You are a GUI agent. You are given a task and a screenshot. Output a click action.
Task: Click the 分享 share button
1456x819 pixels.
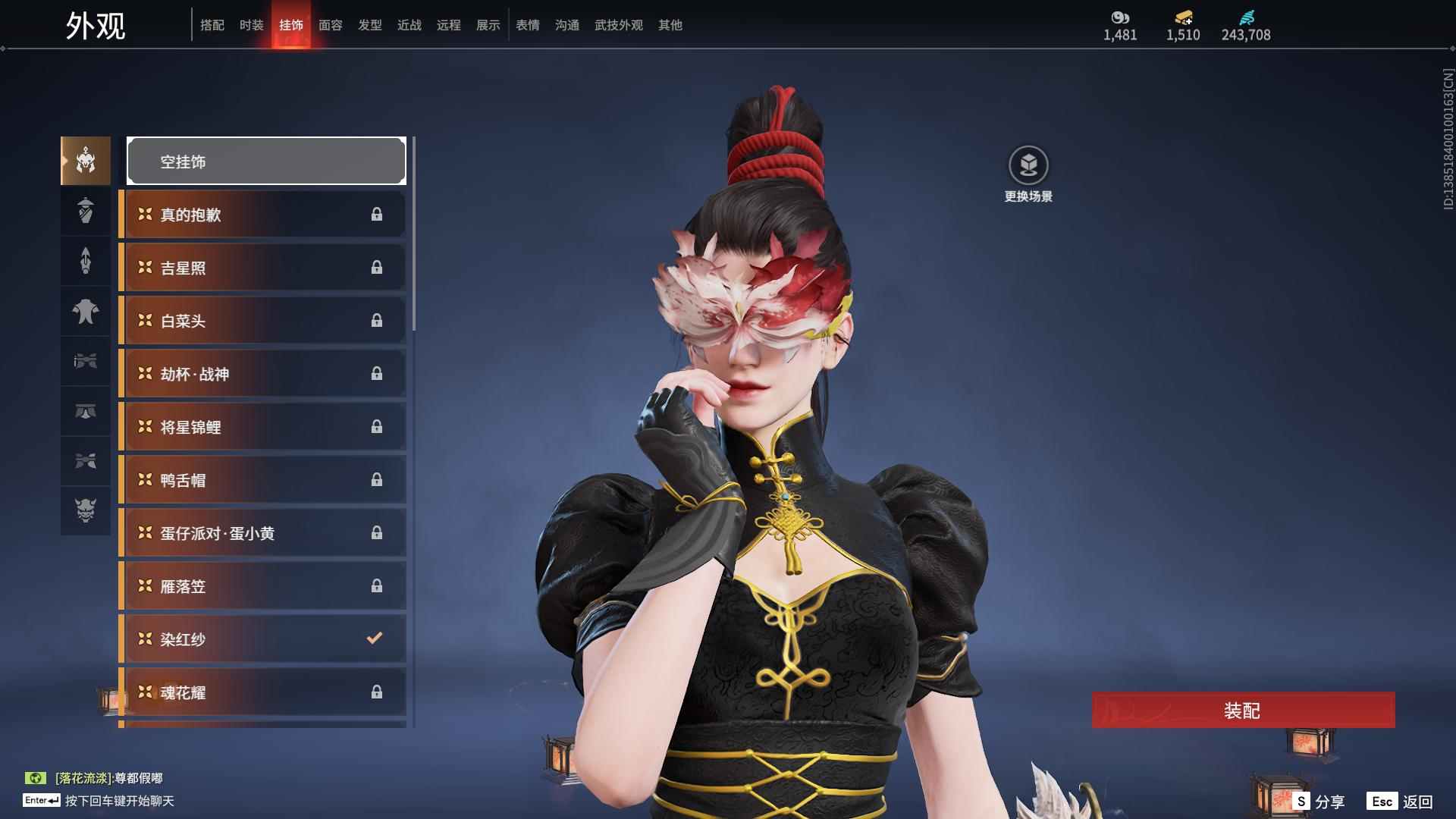point(1319,801)
